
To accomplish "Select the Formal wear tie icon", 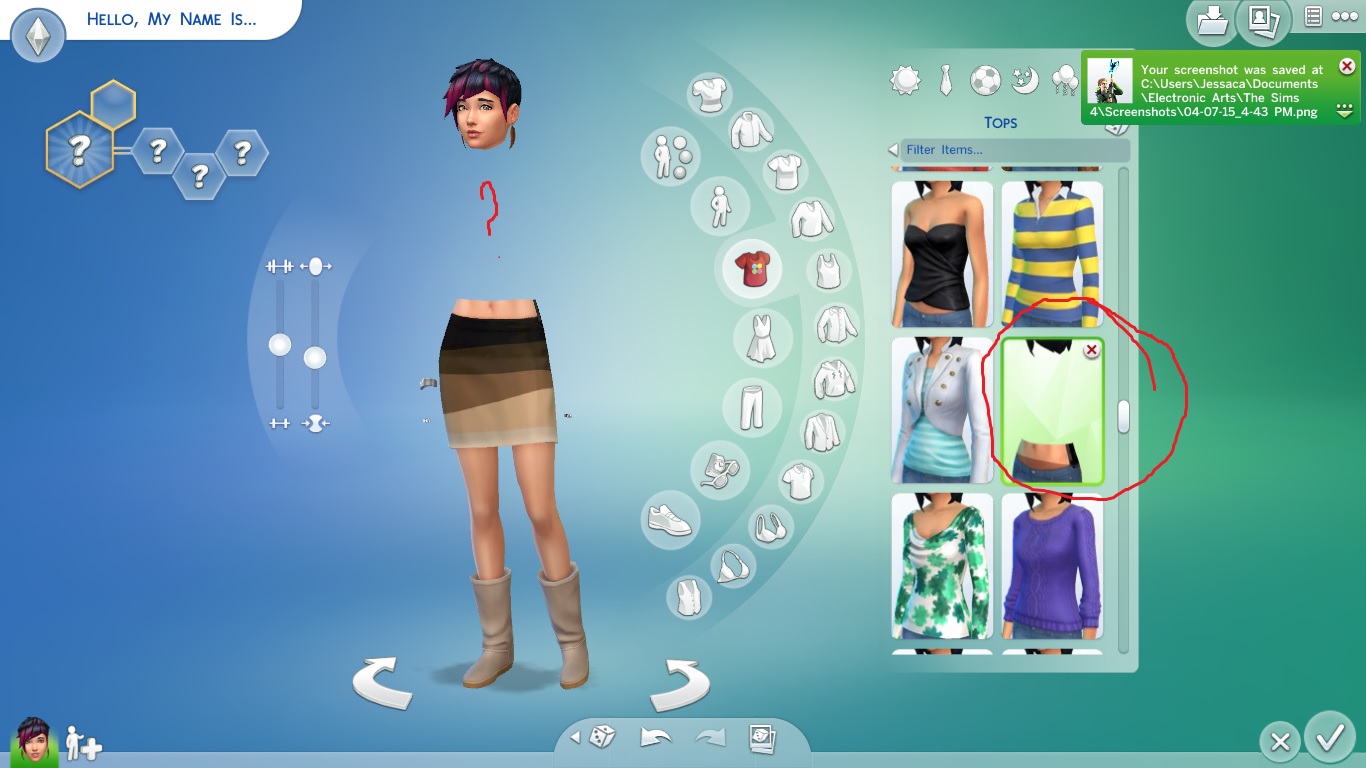I will (x=945, y=79).
